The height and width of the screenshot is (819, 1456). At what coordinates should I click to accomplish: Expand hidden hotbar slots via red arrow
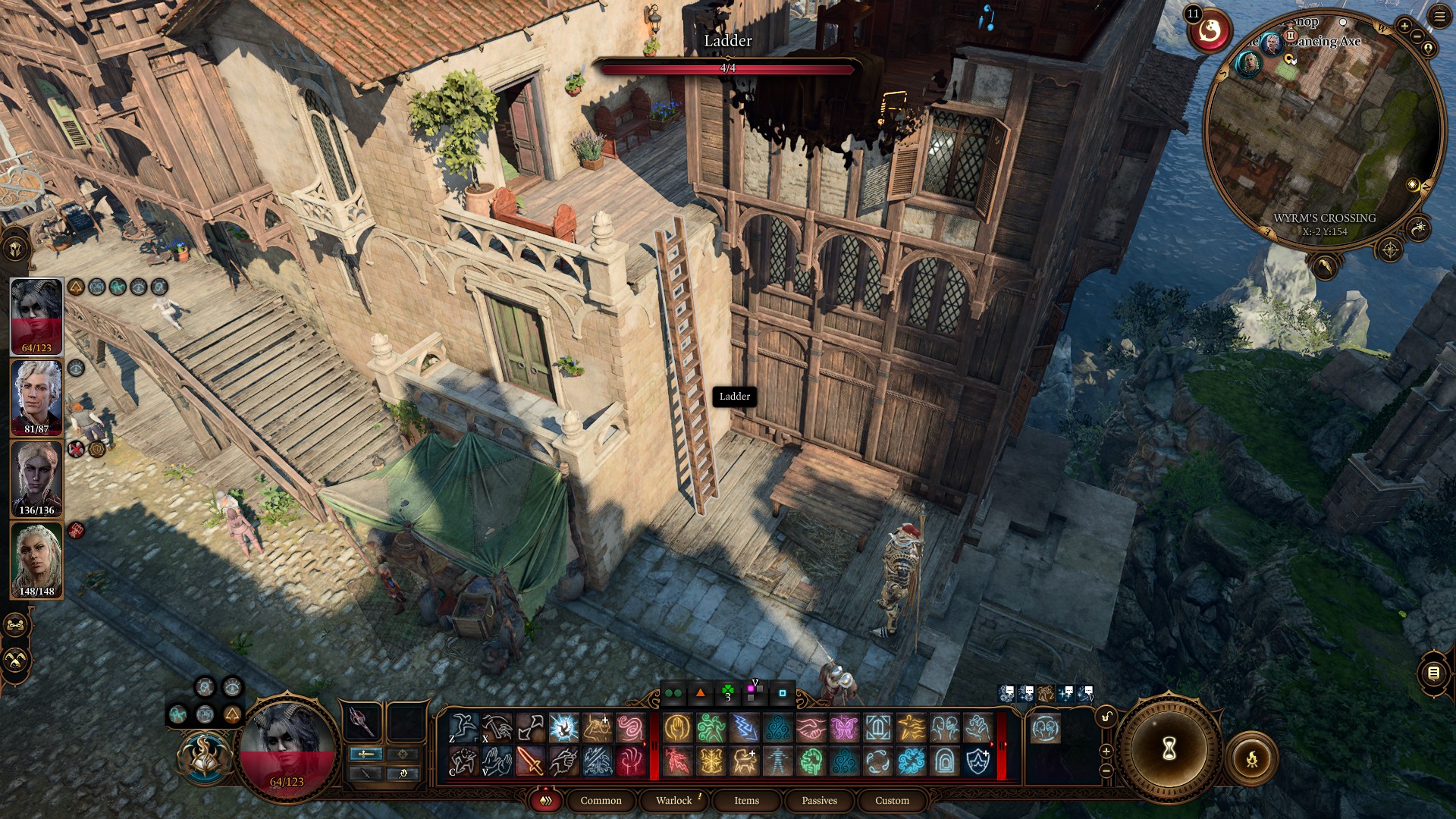[x=645, y=745]
